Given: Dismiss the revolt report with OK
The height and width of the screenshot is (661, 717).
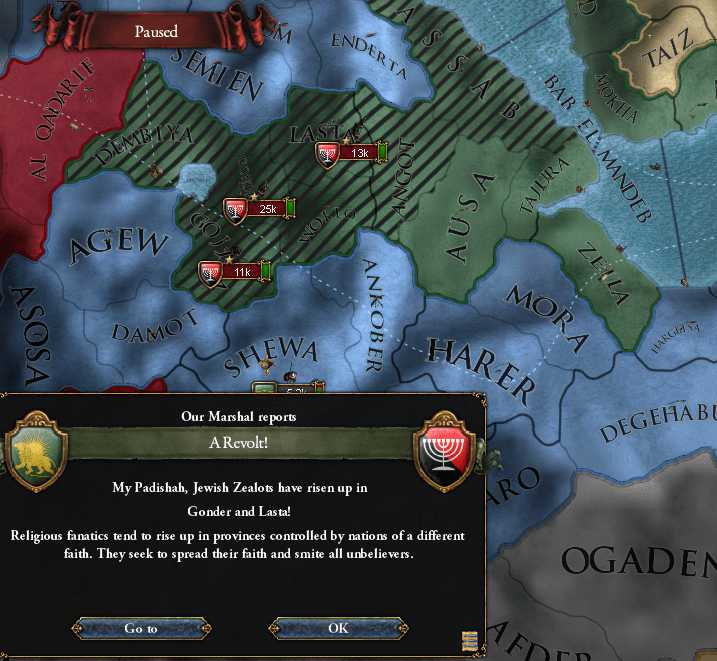Looking at the screenshot, I should (x=338, y=628).
